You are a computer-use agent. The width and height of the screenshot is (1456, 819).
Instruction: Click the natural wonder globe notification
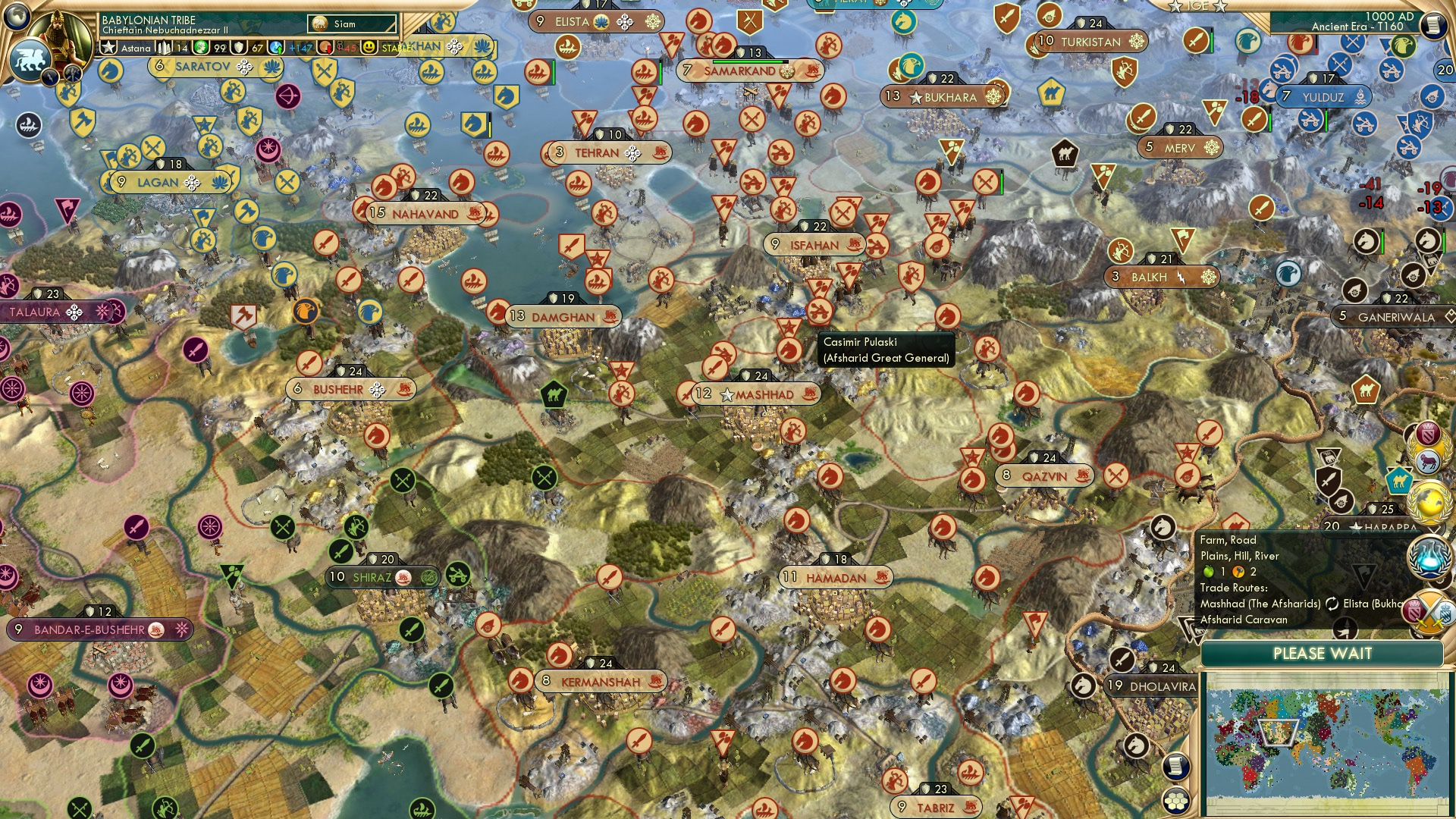click(1429, 502)
